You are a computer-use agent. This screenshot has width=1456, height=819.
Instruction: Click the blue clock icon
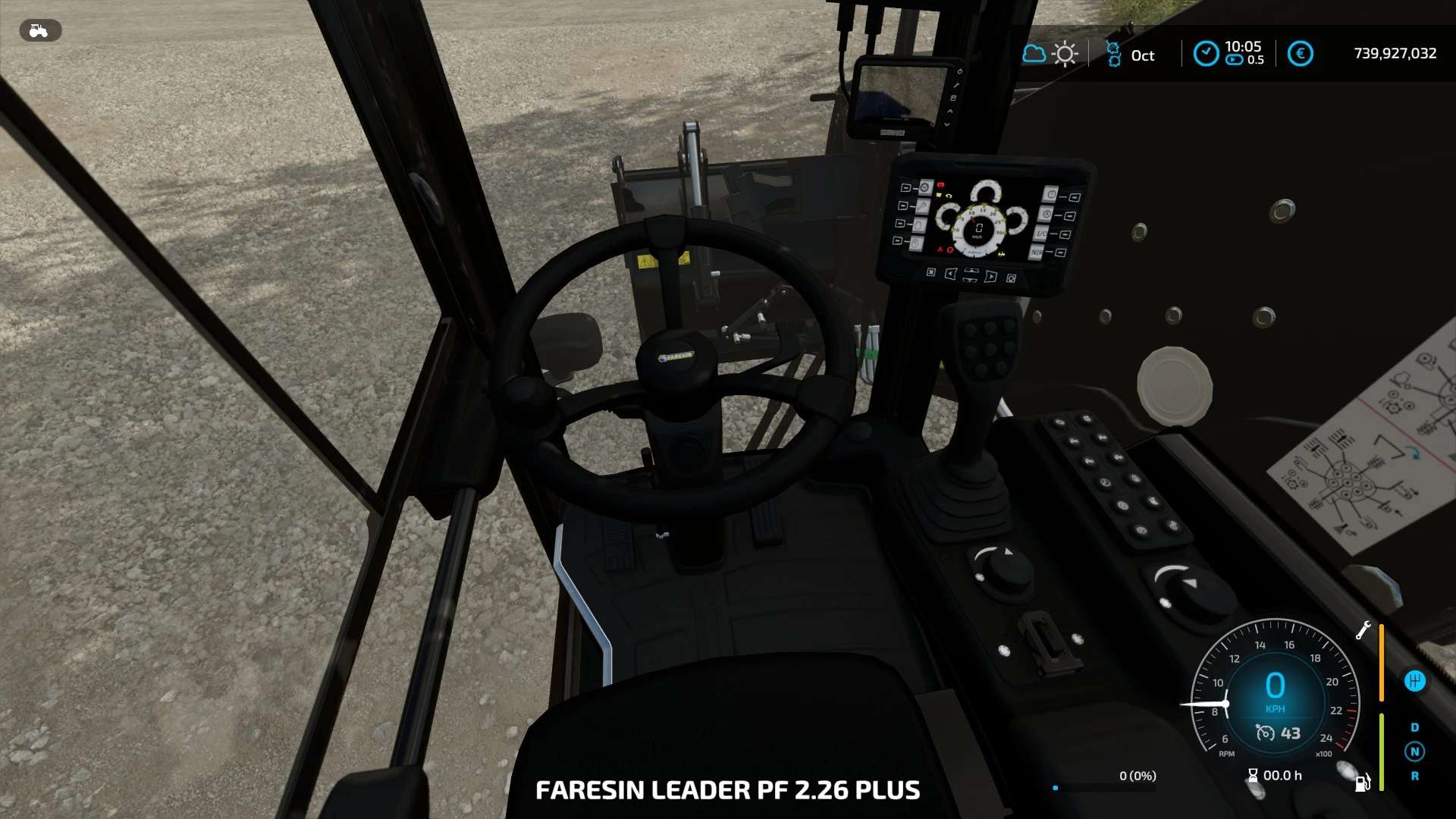pos(1206,54)
